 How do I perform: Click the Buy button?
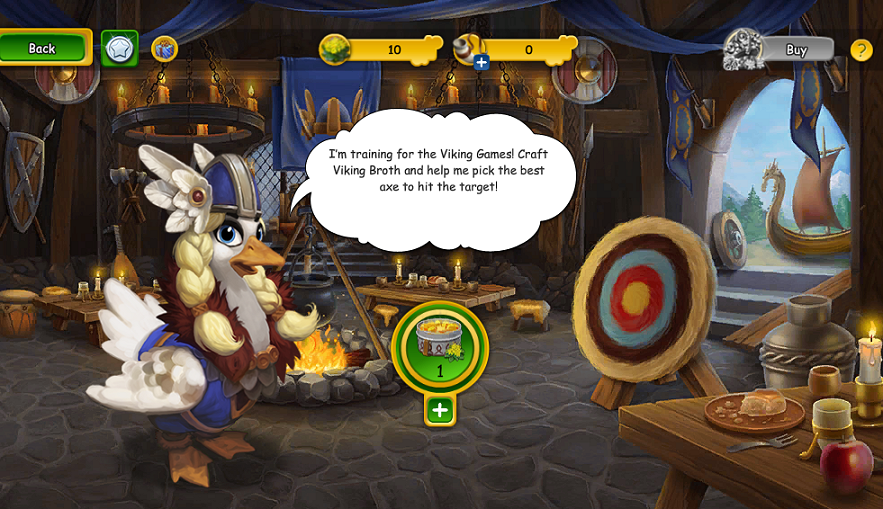point(796,49)
